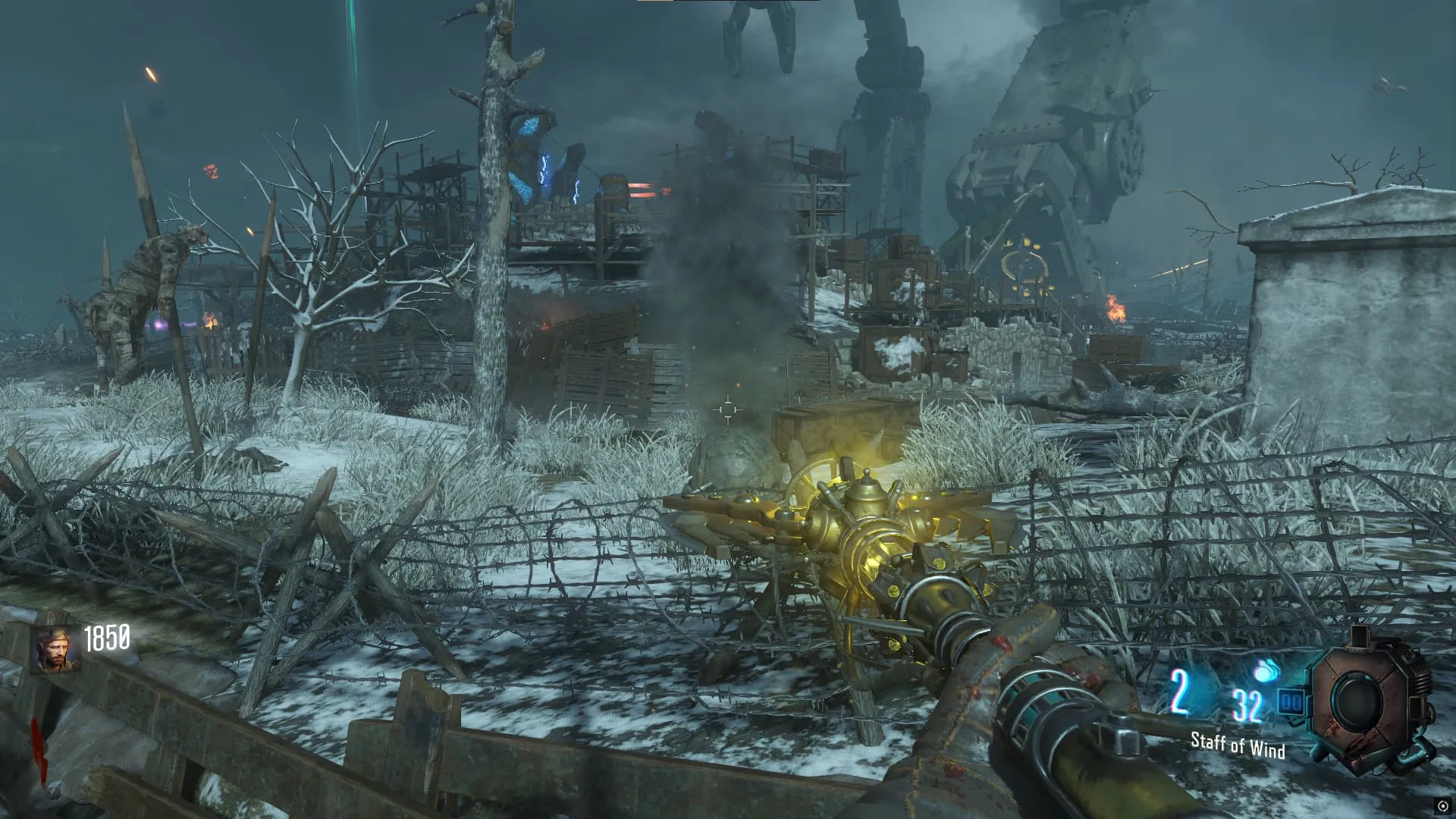The height and width of the screenshot is (819, 1456).
Task: Click the player character portrait
Action: point(55,651)
